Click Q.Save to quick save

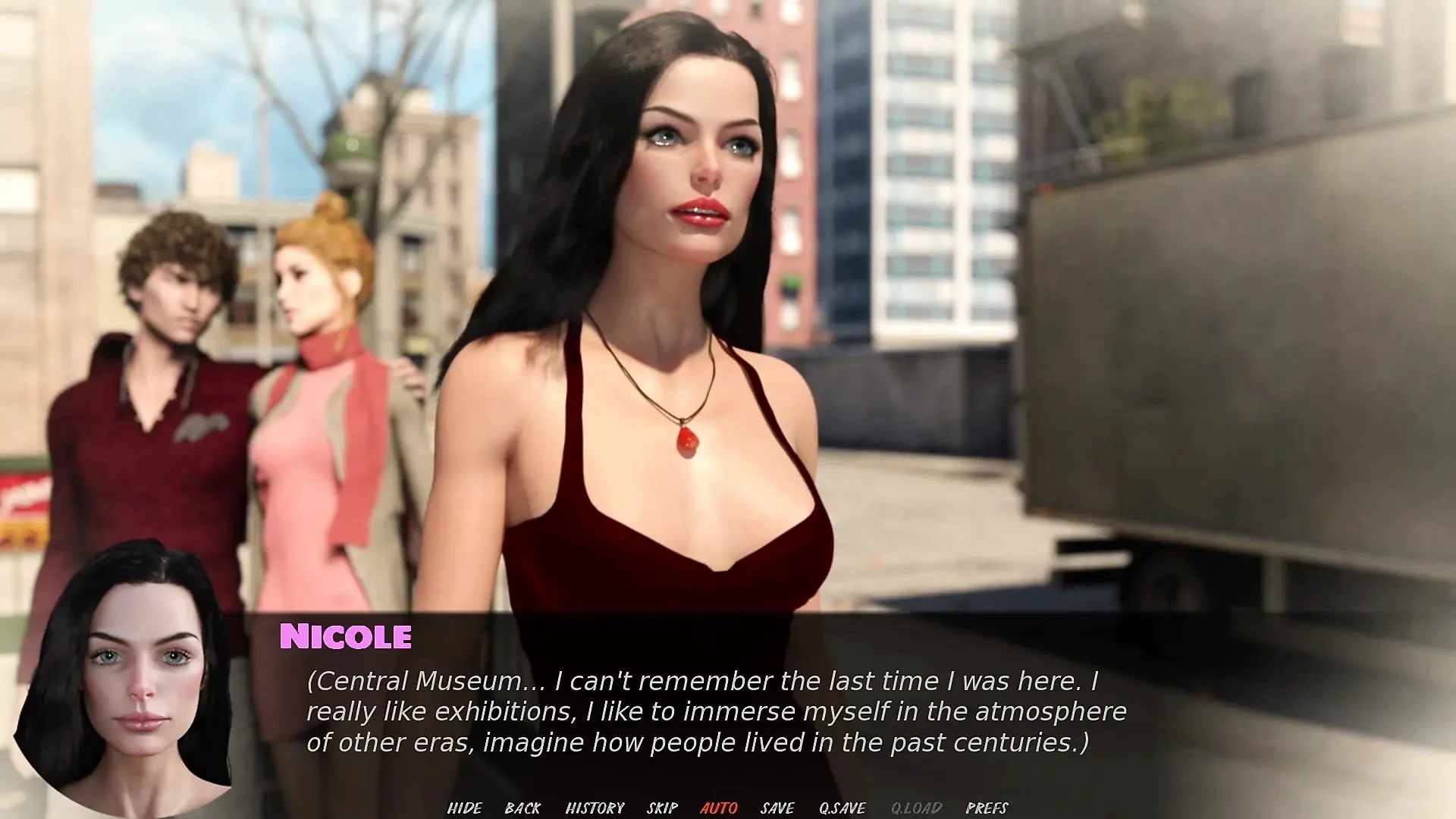(842, 808)
